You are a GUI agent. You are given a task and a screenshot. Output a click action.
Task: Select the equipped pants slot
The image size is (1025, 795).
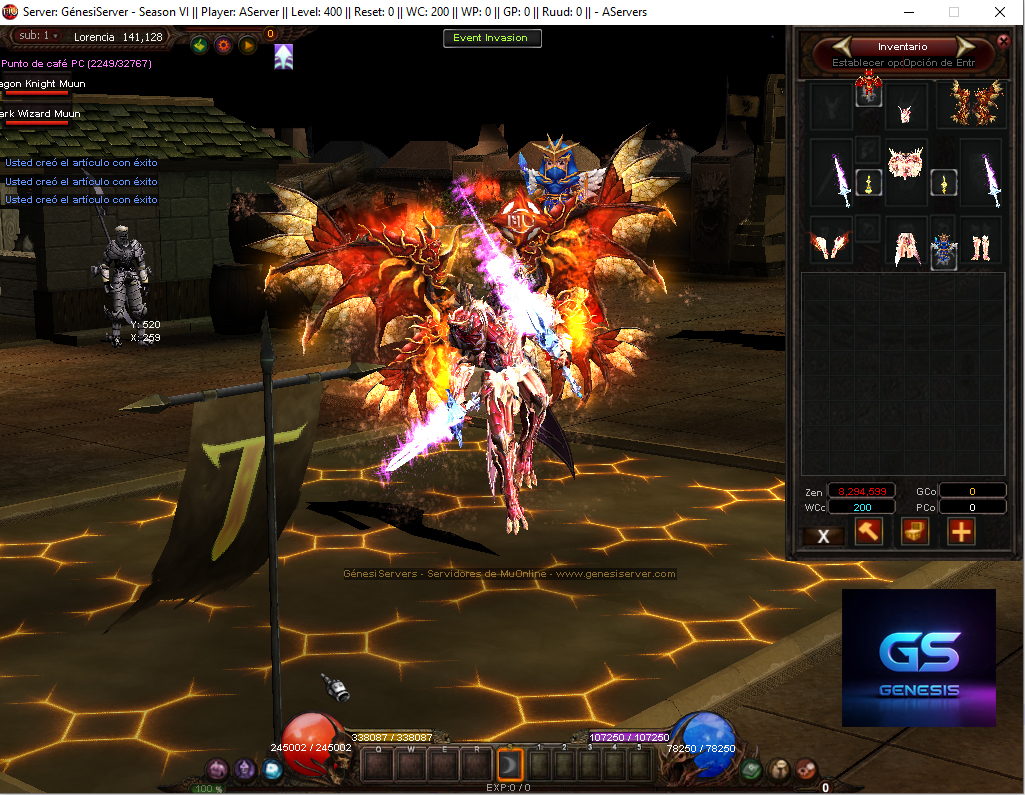click(906, 247)
